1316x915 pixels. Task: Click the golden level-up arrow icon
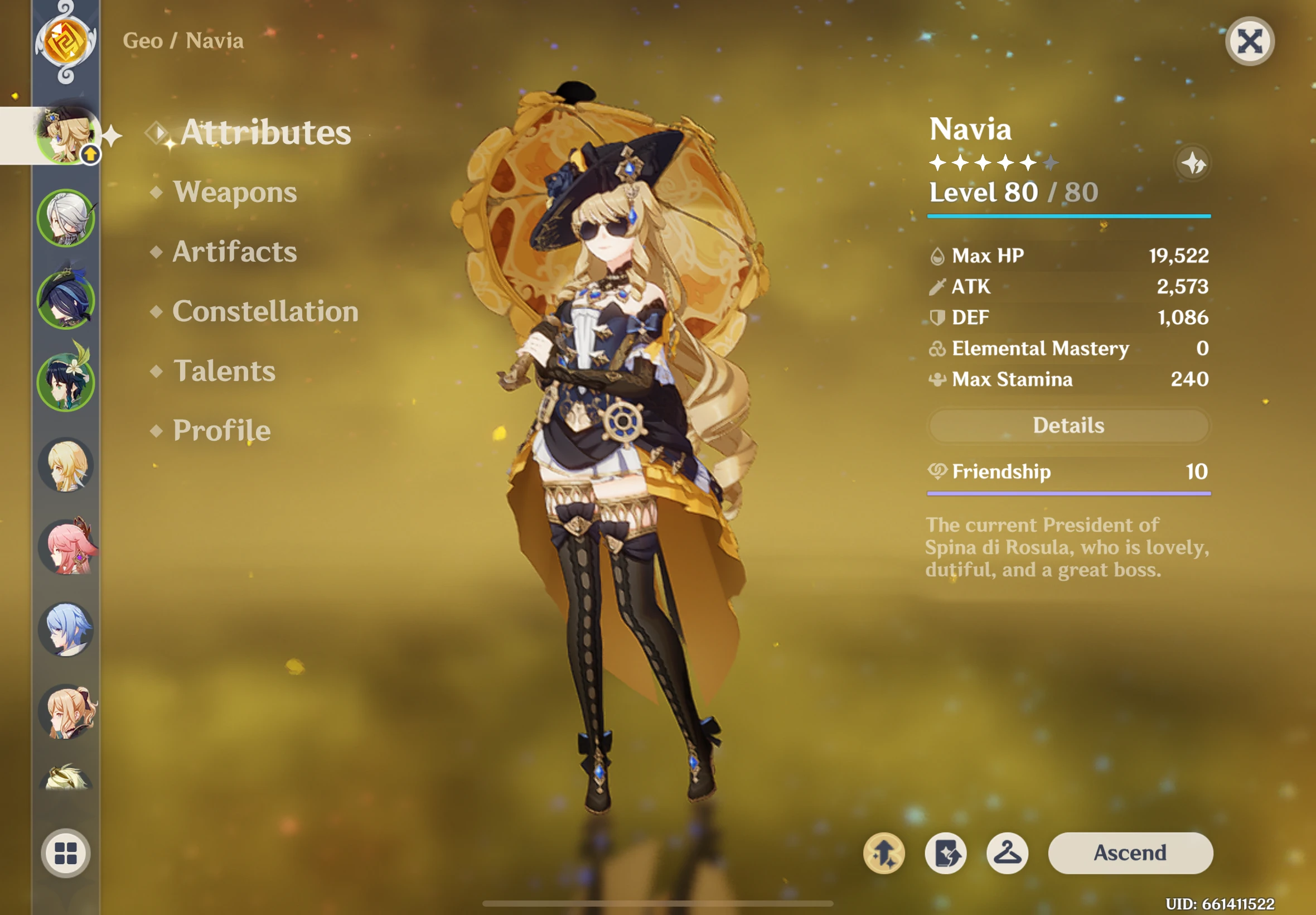click(x=884, y=853)
